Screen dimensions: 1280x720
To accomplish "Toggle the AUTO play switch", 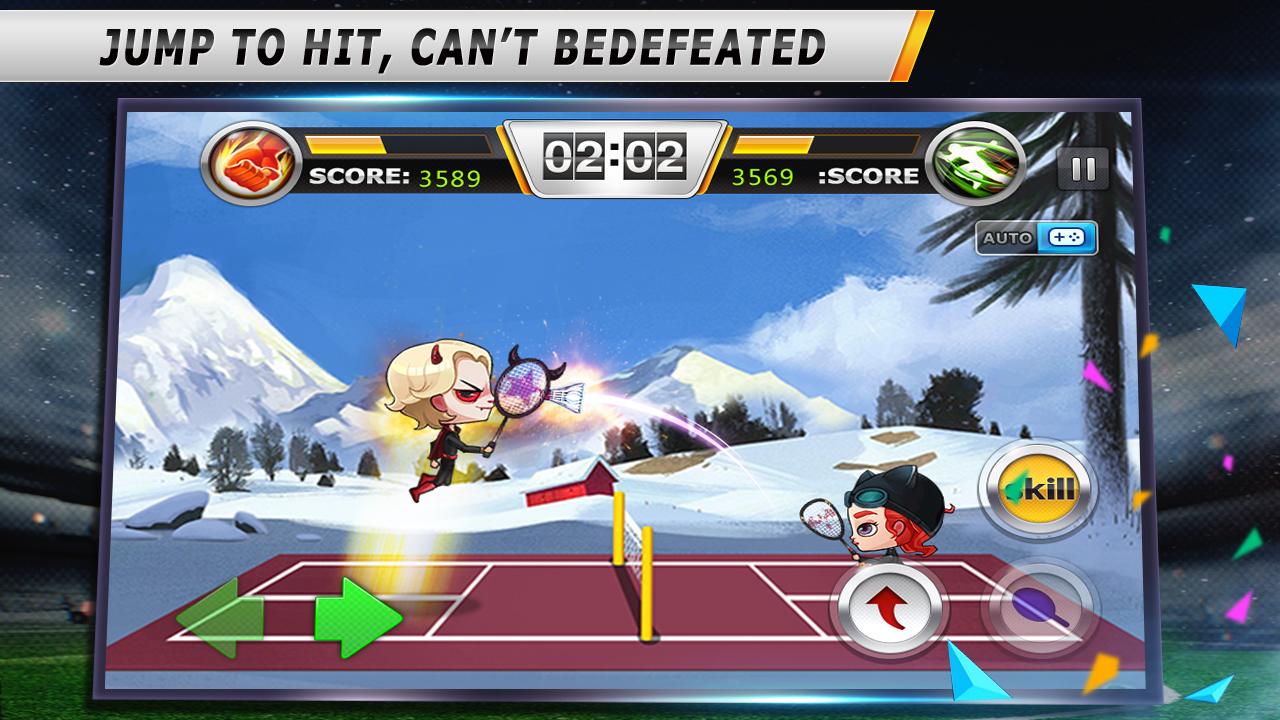I will pyautogui.click(x=1037, y=239).
